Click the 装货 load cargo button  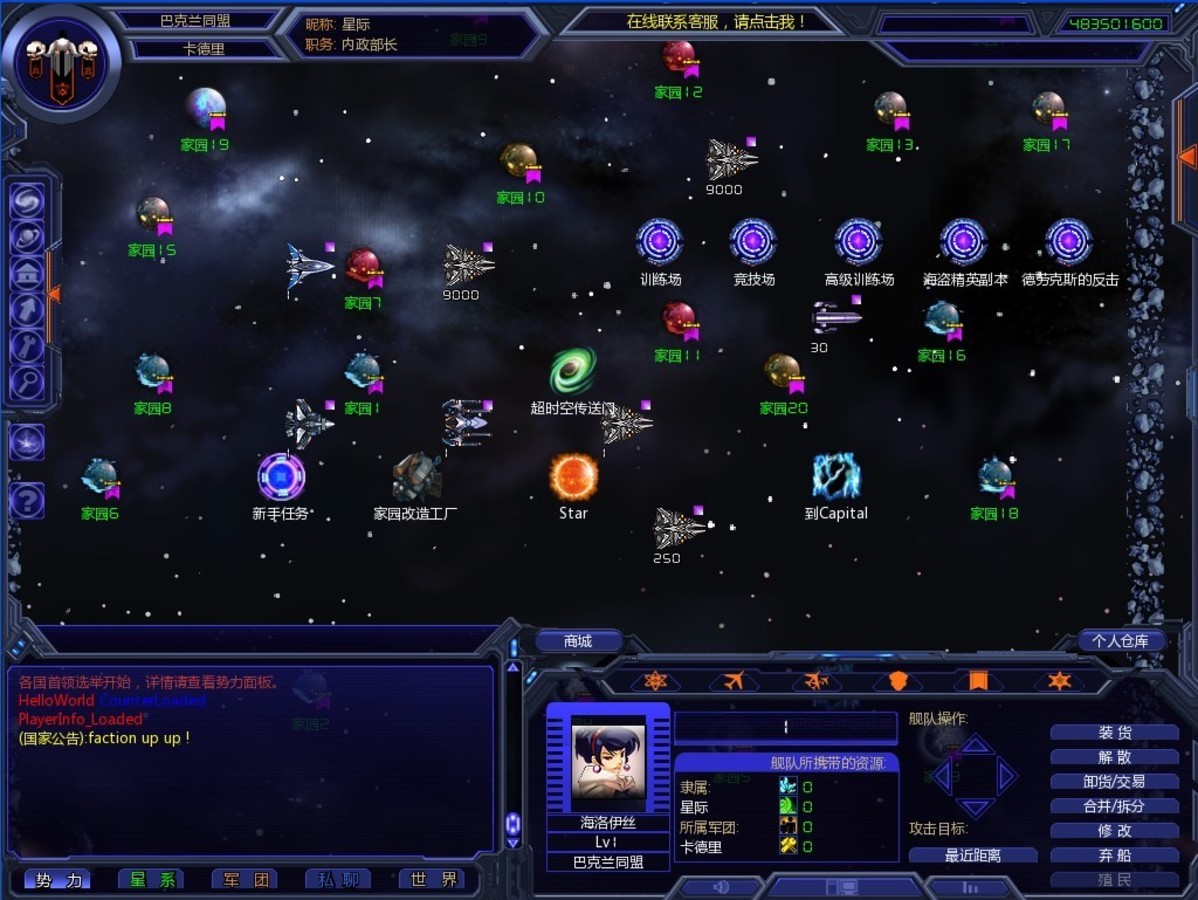[x=1114, y=732]
